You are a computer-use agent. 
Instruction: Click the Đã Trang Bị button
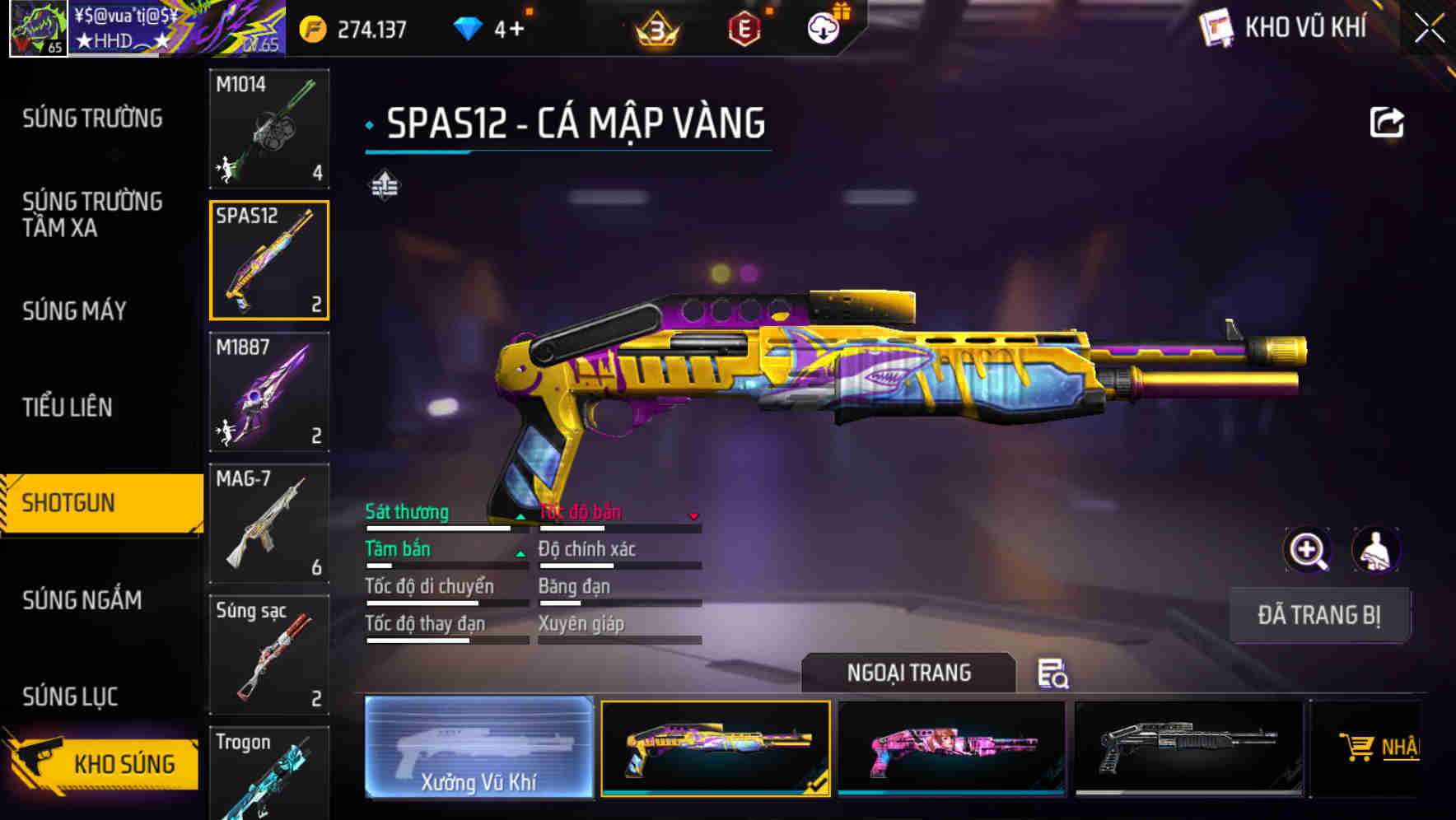[x=1318, y=615]
